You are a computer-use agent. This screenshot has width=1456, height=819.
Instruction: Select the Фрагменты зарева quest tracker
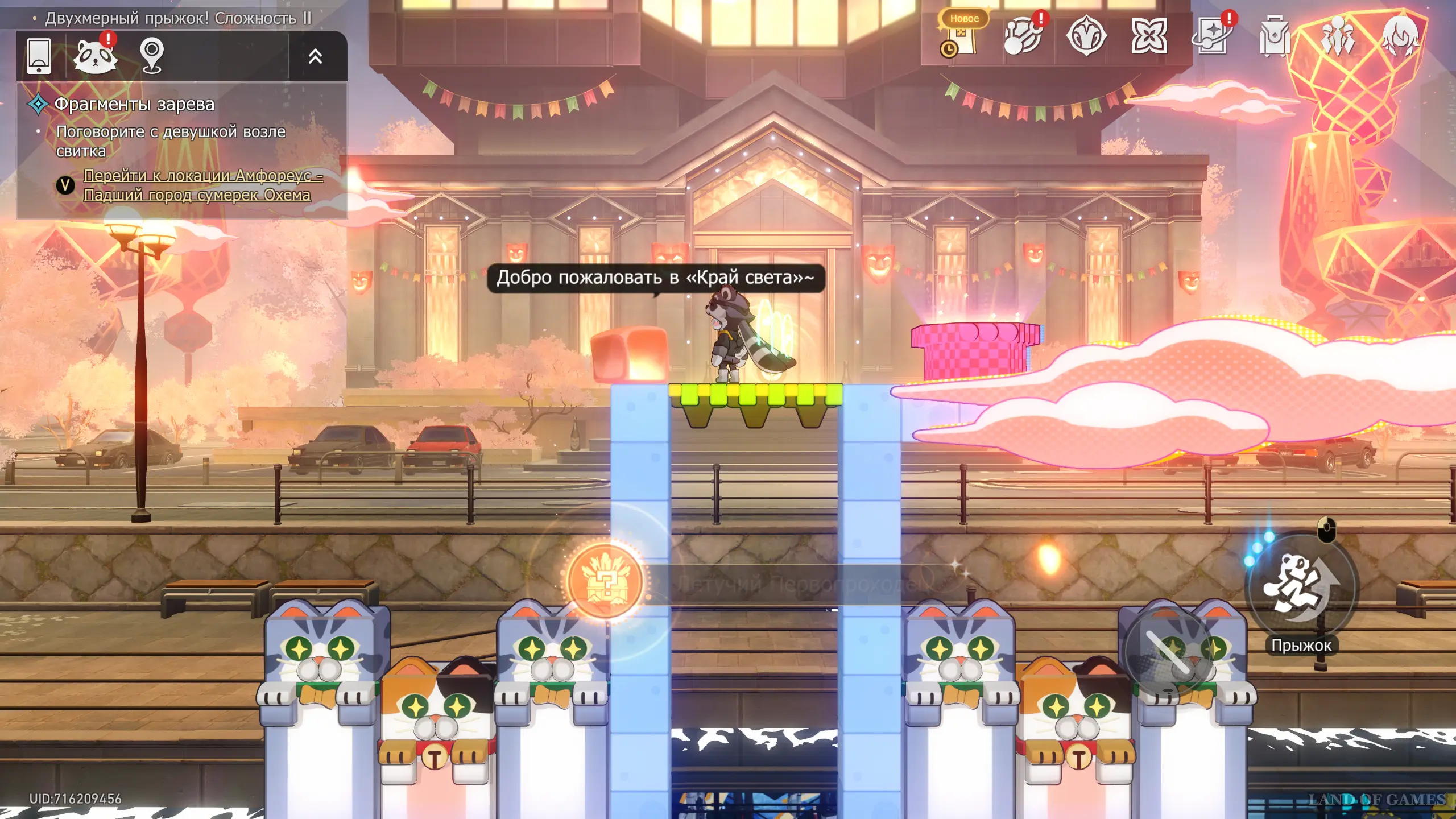[134, 104]
